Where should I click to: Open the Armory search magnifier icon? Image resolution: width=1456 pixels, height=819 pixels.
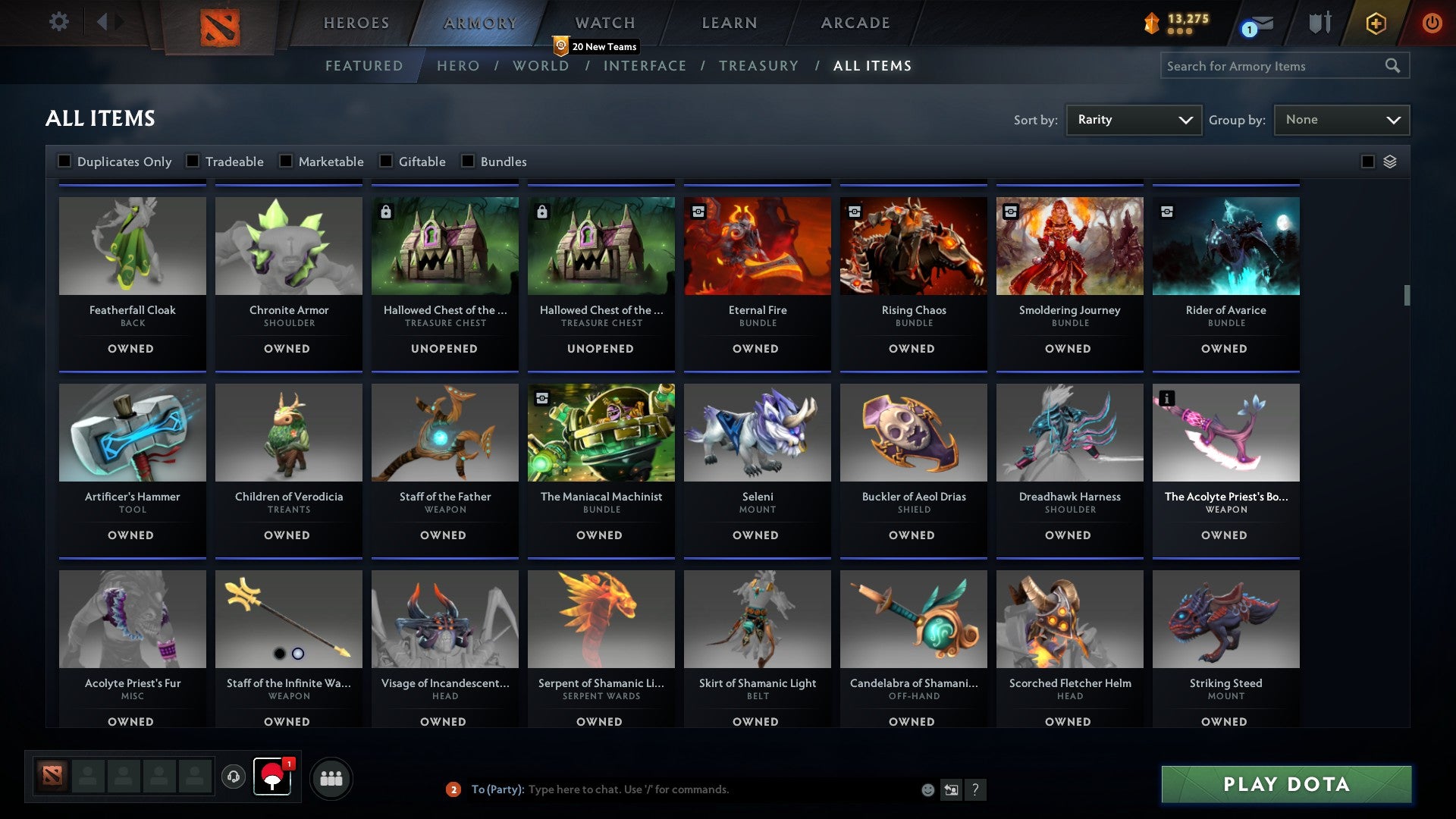point(1394,66)
